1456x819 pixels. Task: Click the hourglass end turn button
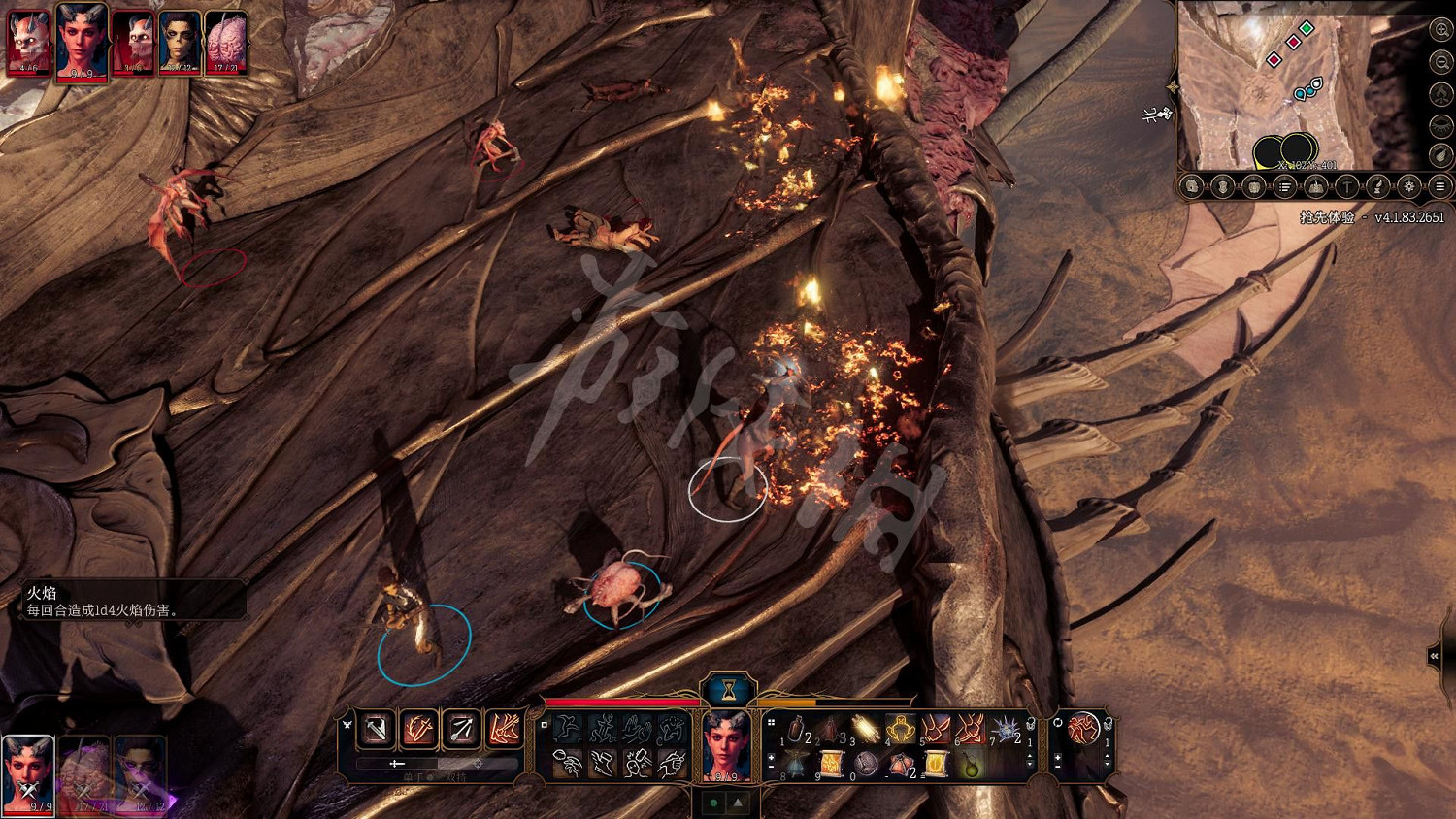pos(727,690)
